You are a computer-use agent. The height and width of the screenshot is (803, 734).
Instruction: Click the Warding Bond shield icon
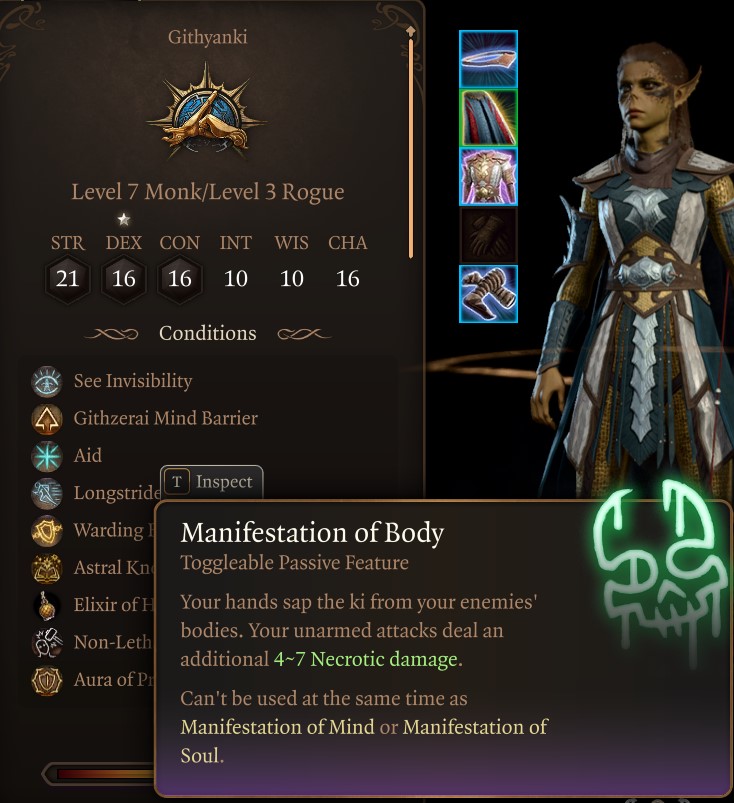(x=47, y=530)
